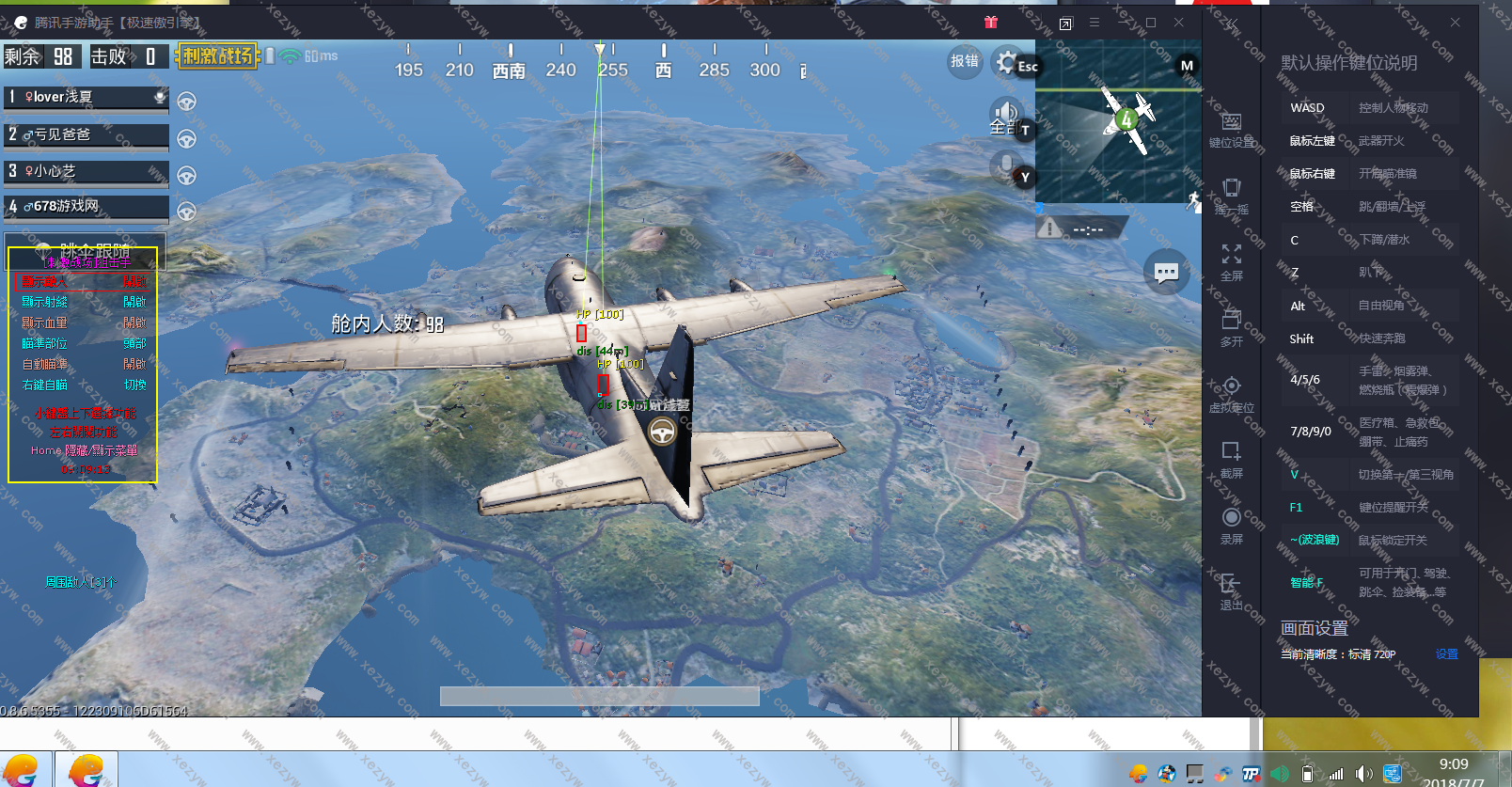Screen dimensions: 1512x787
Task: Click the 多开 multi-instance button
Action: [1232, 328]
